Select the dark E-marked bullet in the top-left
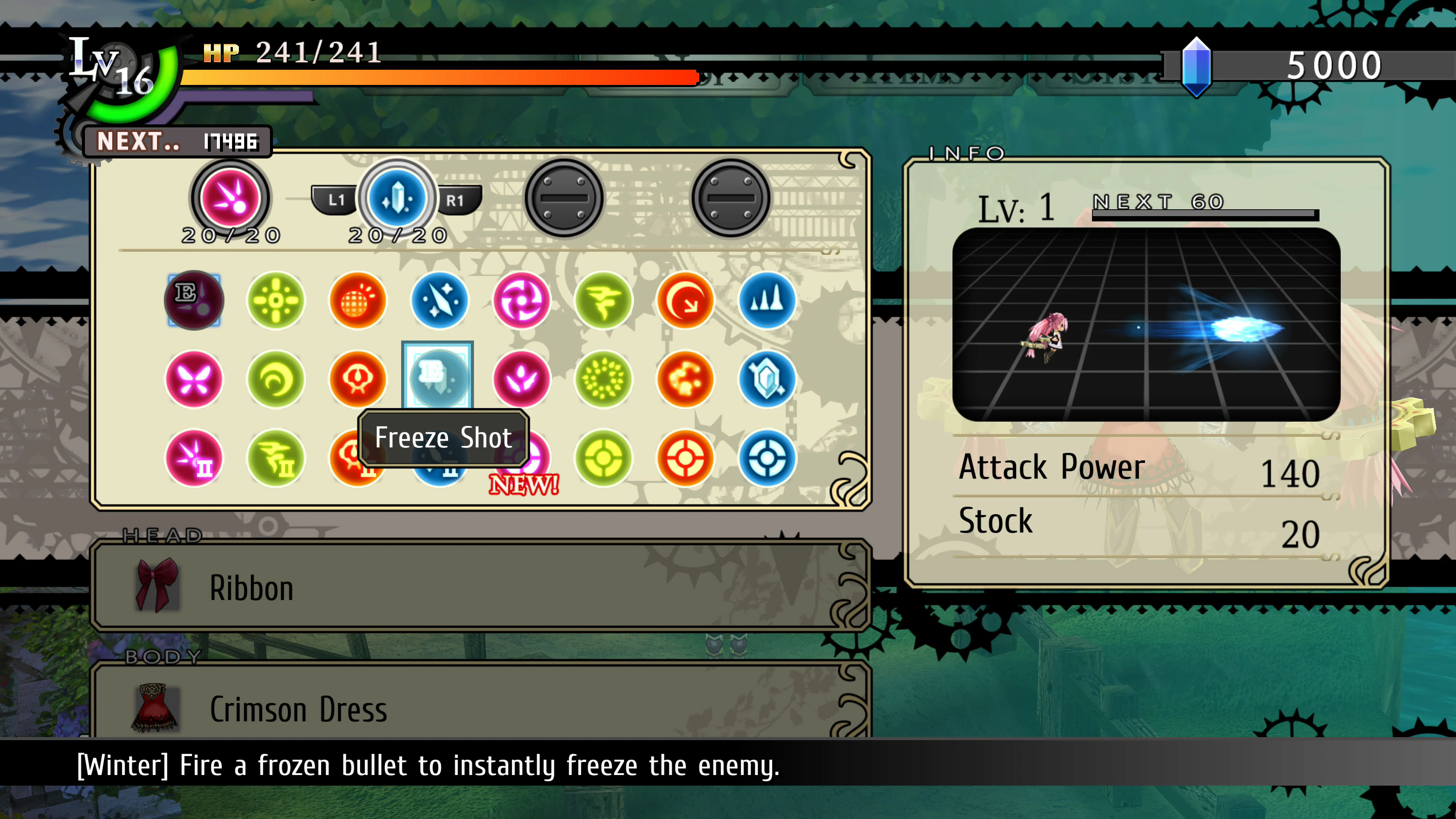Image resolution: width=1456 pixels, height=819 pixels. [x=194, y=300]
